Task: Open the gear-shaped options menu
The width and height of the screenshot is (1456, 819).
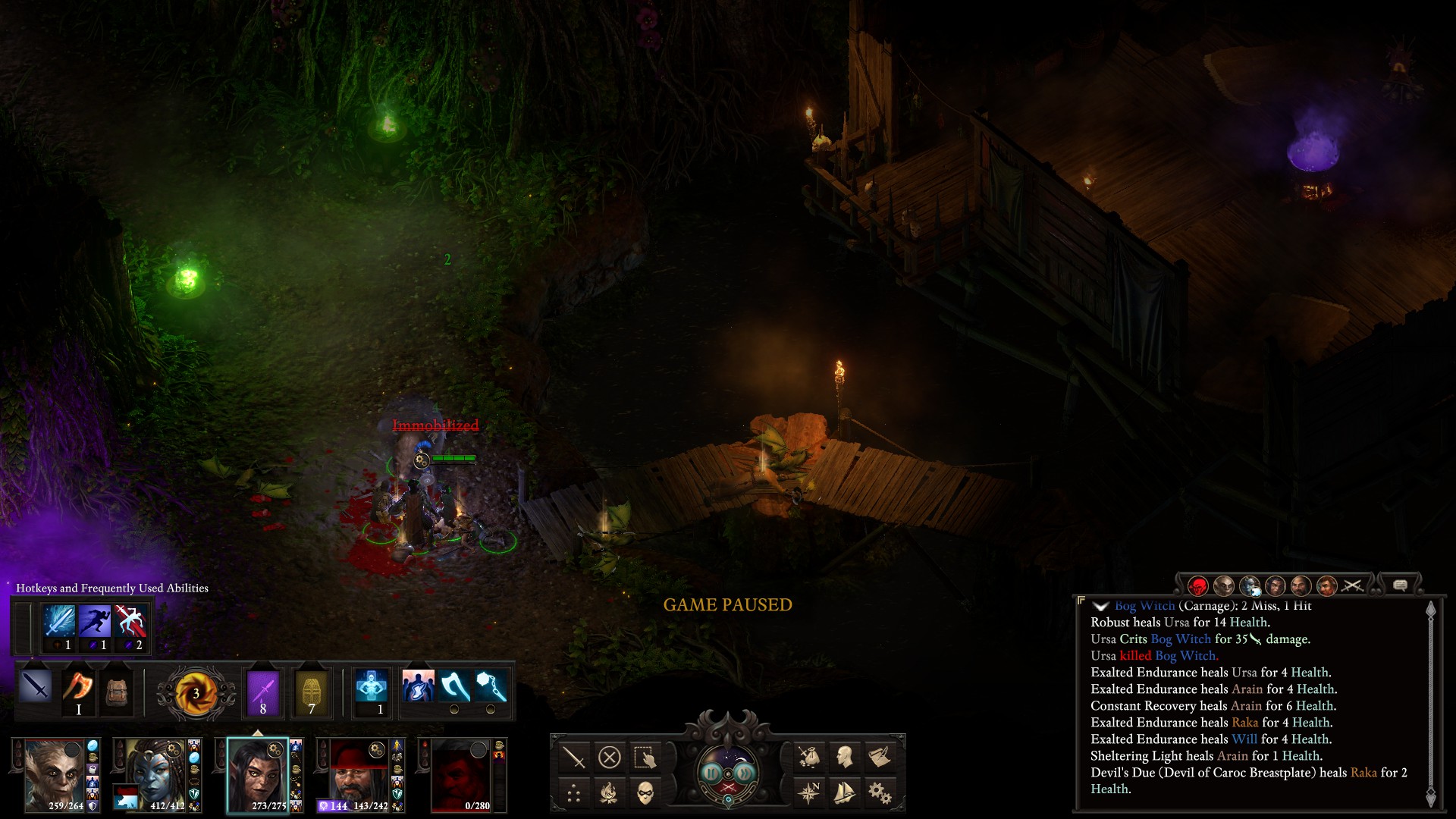Action: click(880, 793)
